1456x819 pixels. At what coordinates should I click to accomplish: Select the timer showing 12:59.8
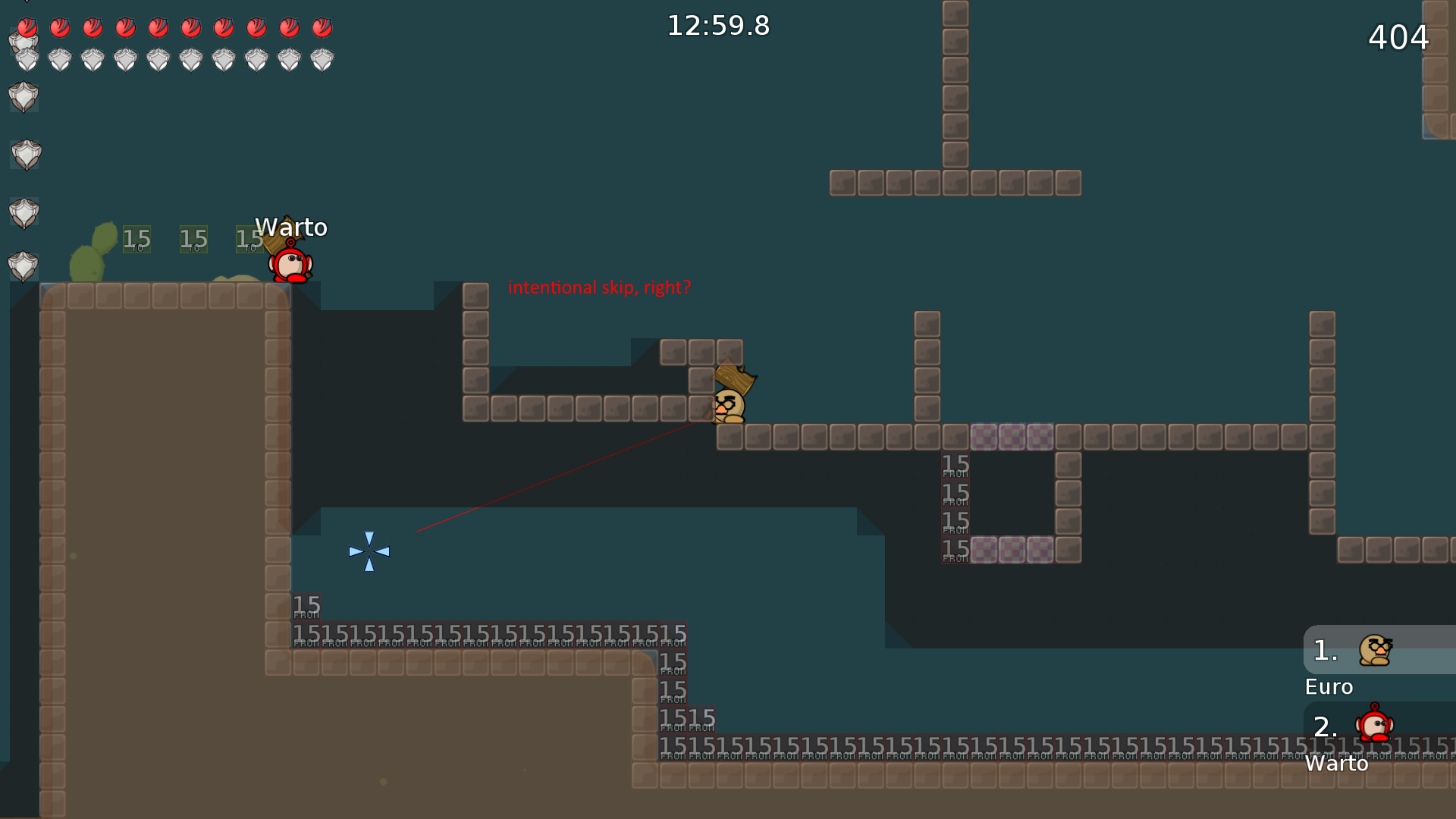(x=717, y=25)
